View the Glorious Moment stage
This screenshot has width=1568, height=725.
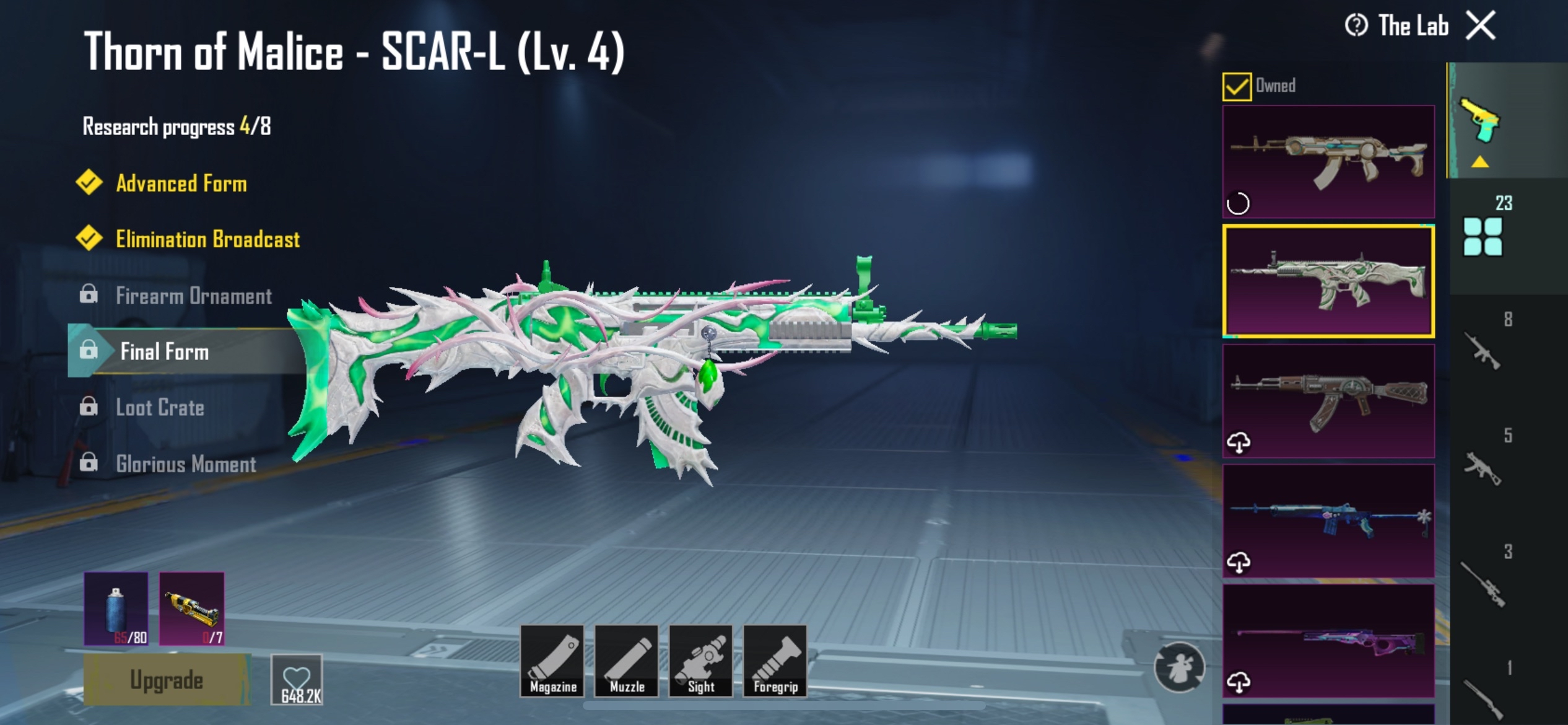pyautogui.click(x=186, y=464)
